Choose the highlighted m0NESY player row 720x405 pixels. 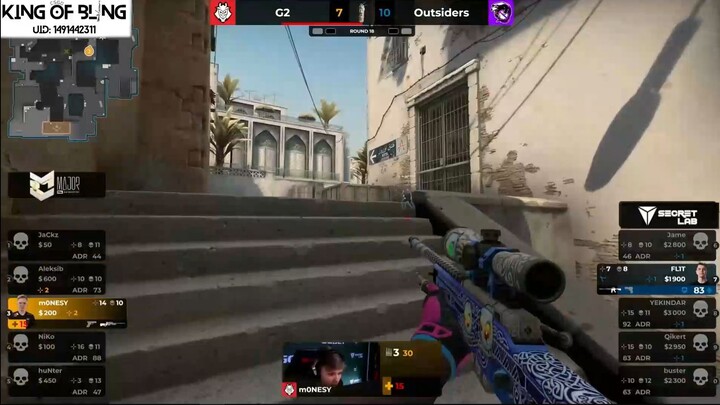[66, 311]
